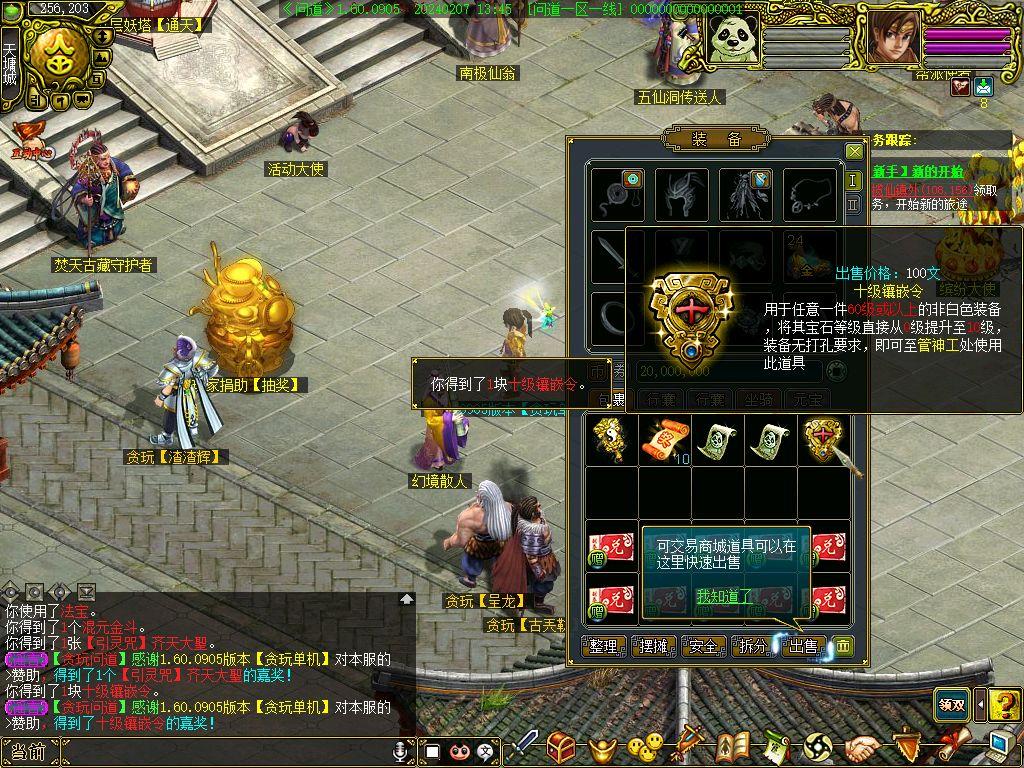This screenshot has width=1024, height=768.
Task: Switch to equipment set II tab
Action: click(853, 204)
